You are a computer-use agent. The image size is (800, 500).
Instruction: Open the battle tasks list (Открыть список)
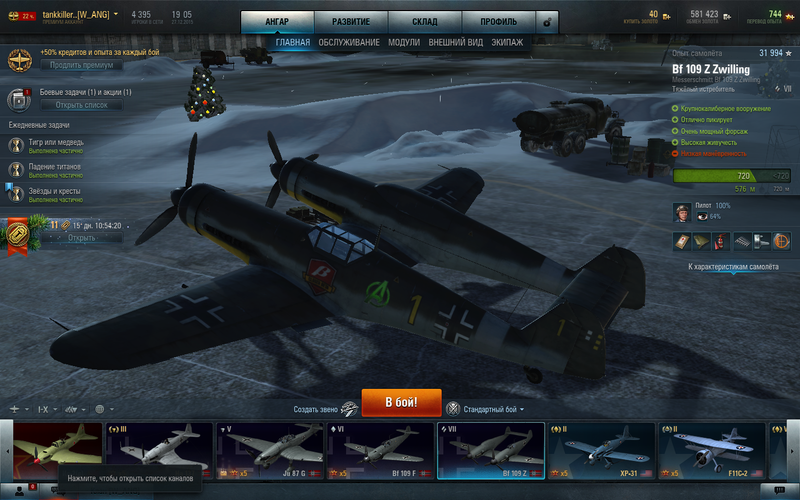[82, 104]
